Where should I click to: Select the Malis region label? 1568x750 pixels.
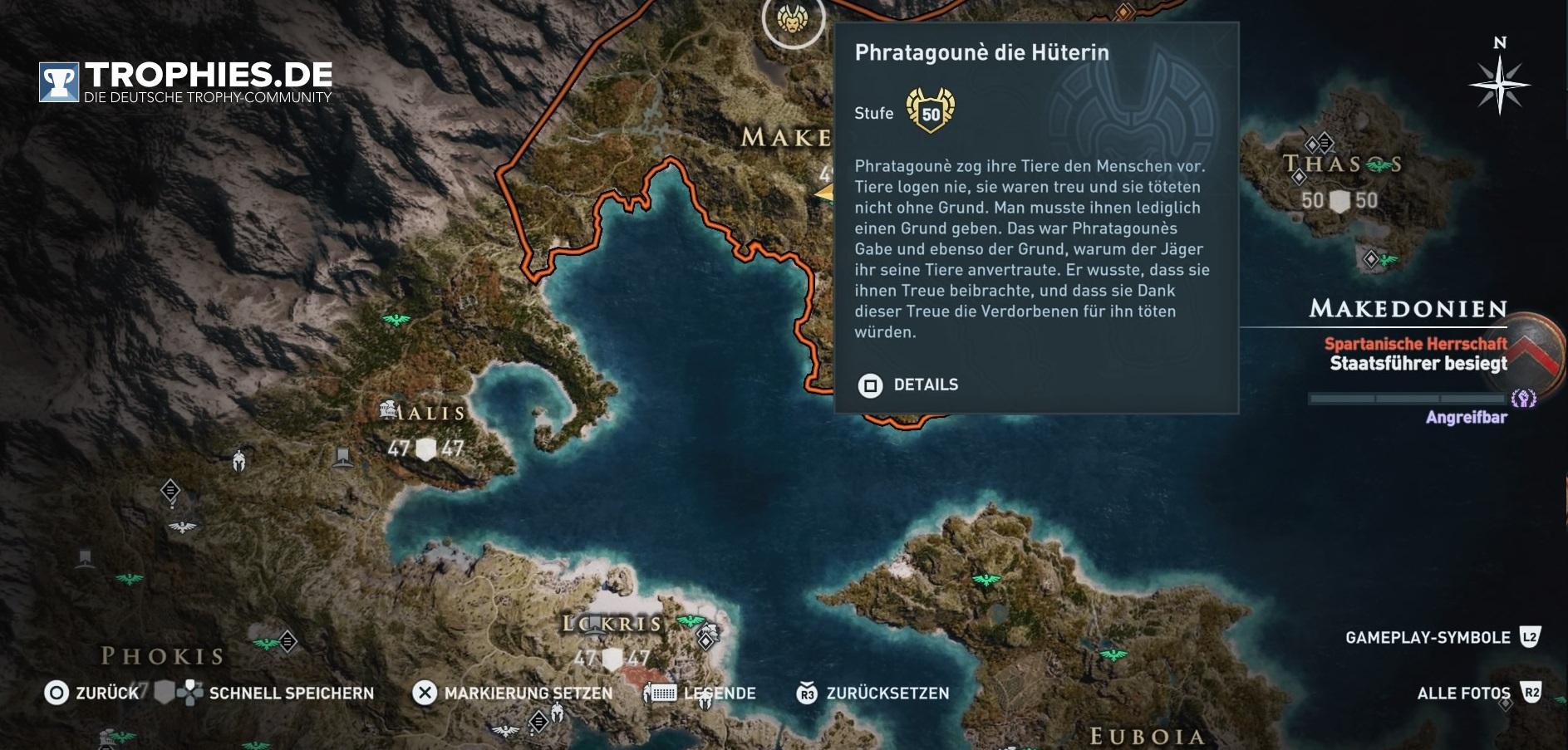[424, 412]
